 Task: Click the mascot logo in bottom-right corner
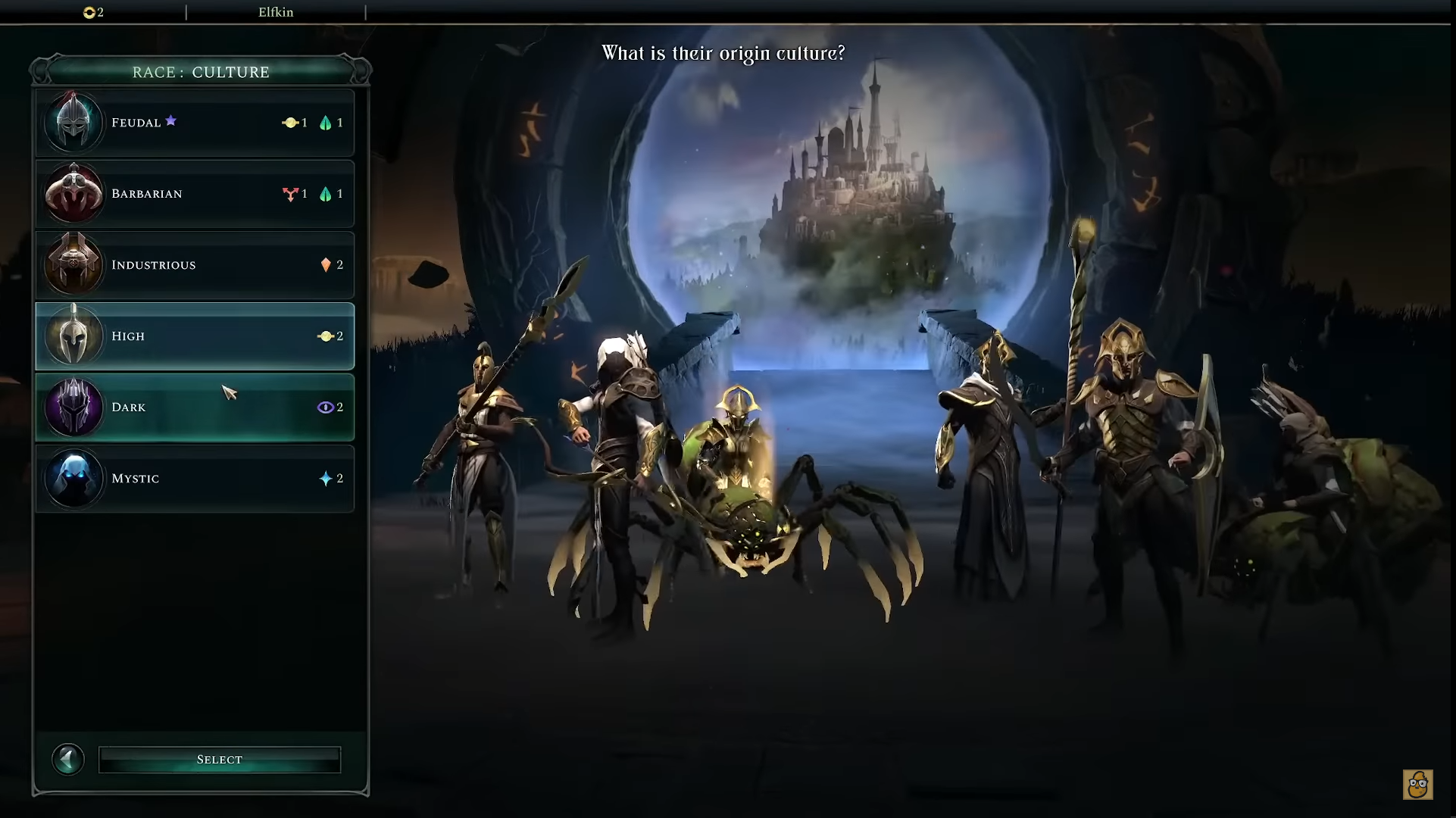(1420, 786)
